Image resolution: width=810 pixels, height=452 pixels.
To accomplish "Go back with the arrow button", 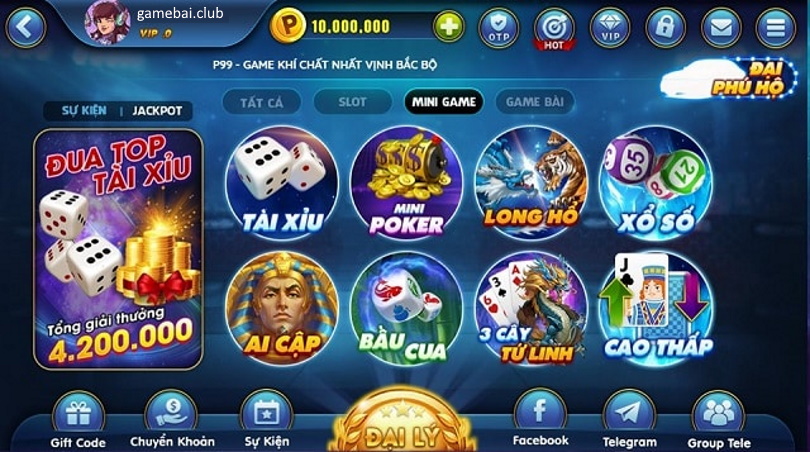I will 26,25.
